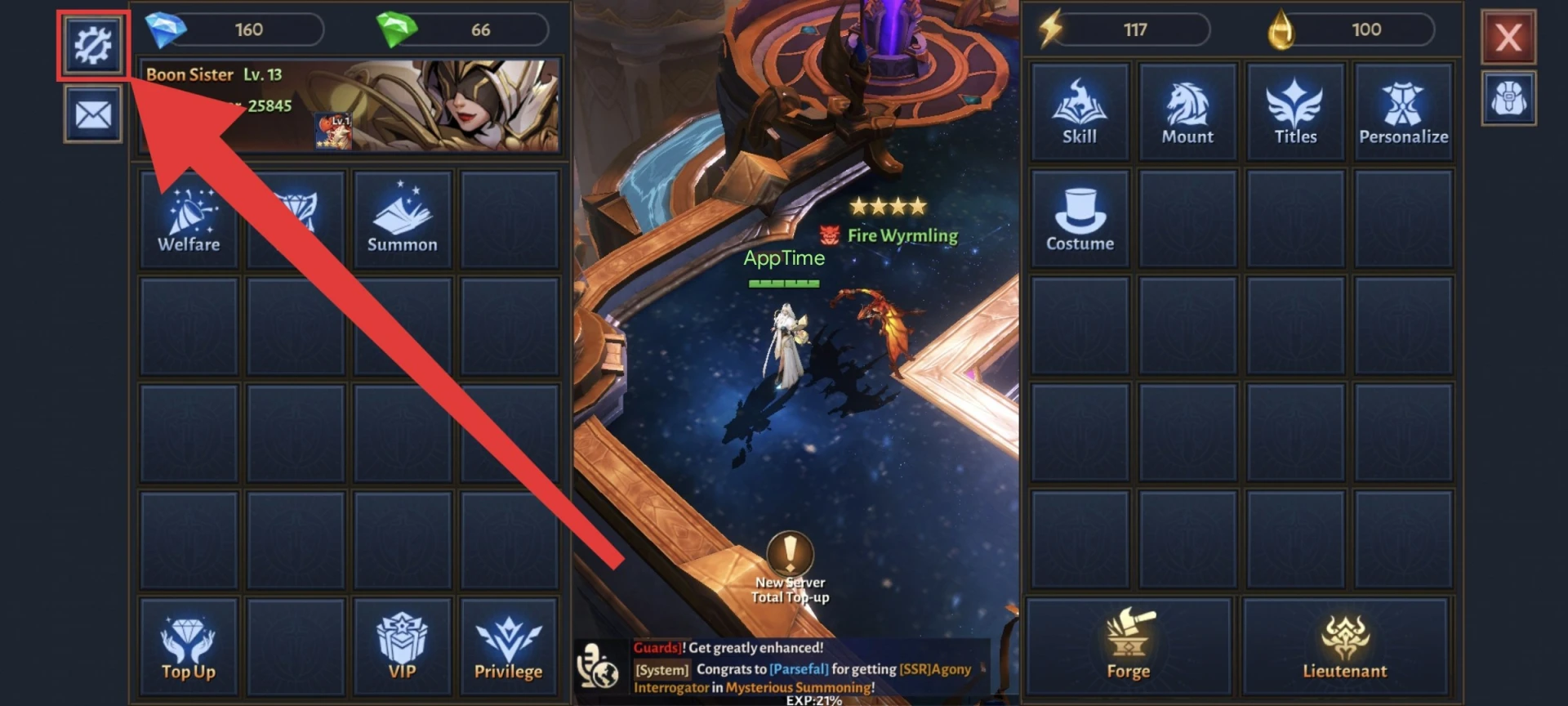Open the Lieutenant menu

point(1344,647)
